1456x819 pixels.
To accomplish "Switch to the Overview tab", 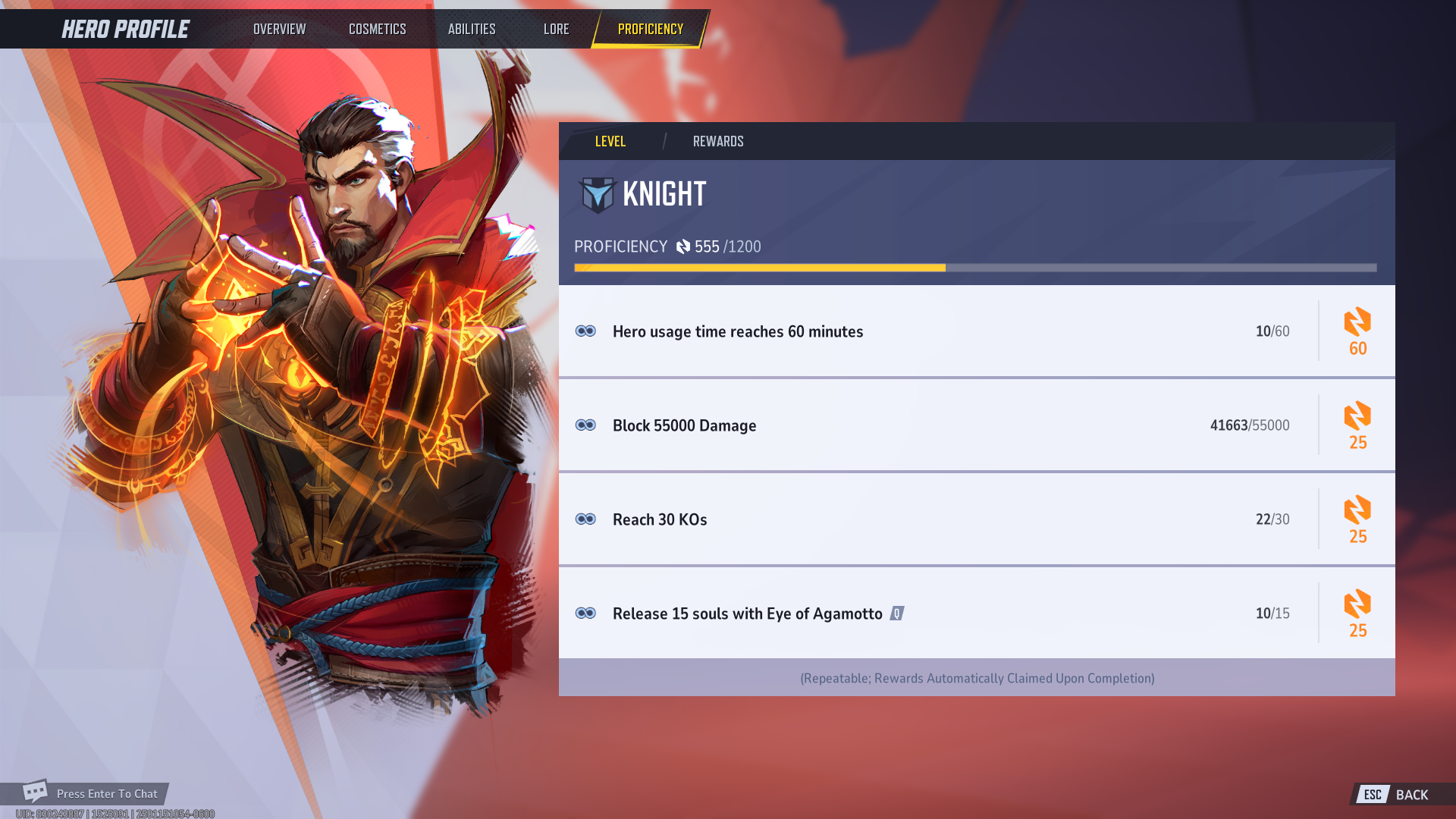I will [x=278, y=29].
